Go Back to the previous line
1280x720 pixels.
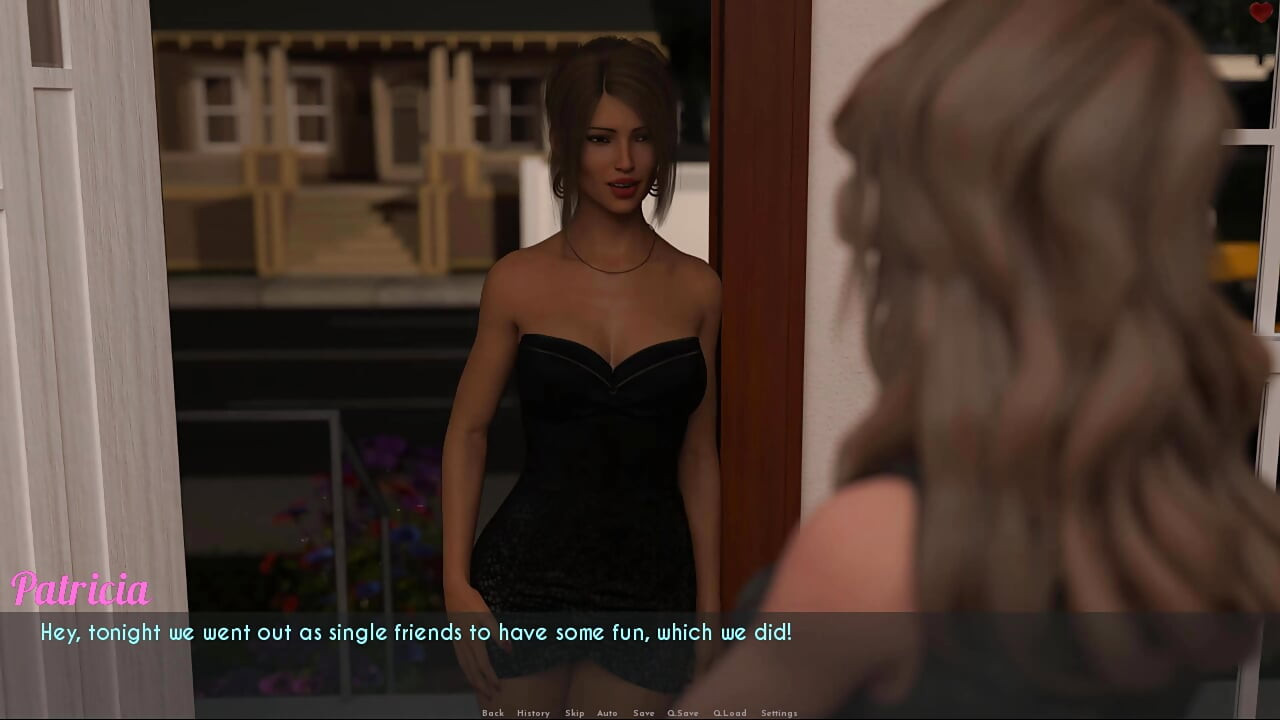pyautogui.click(x=493, y=713)
